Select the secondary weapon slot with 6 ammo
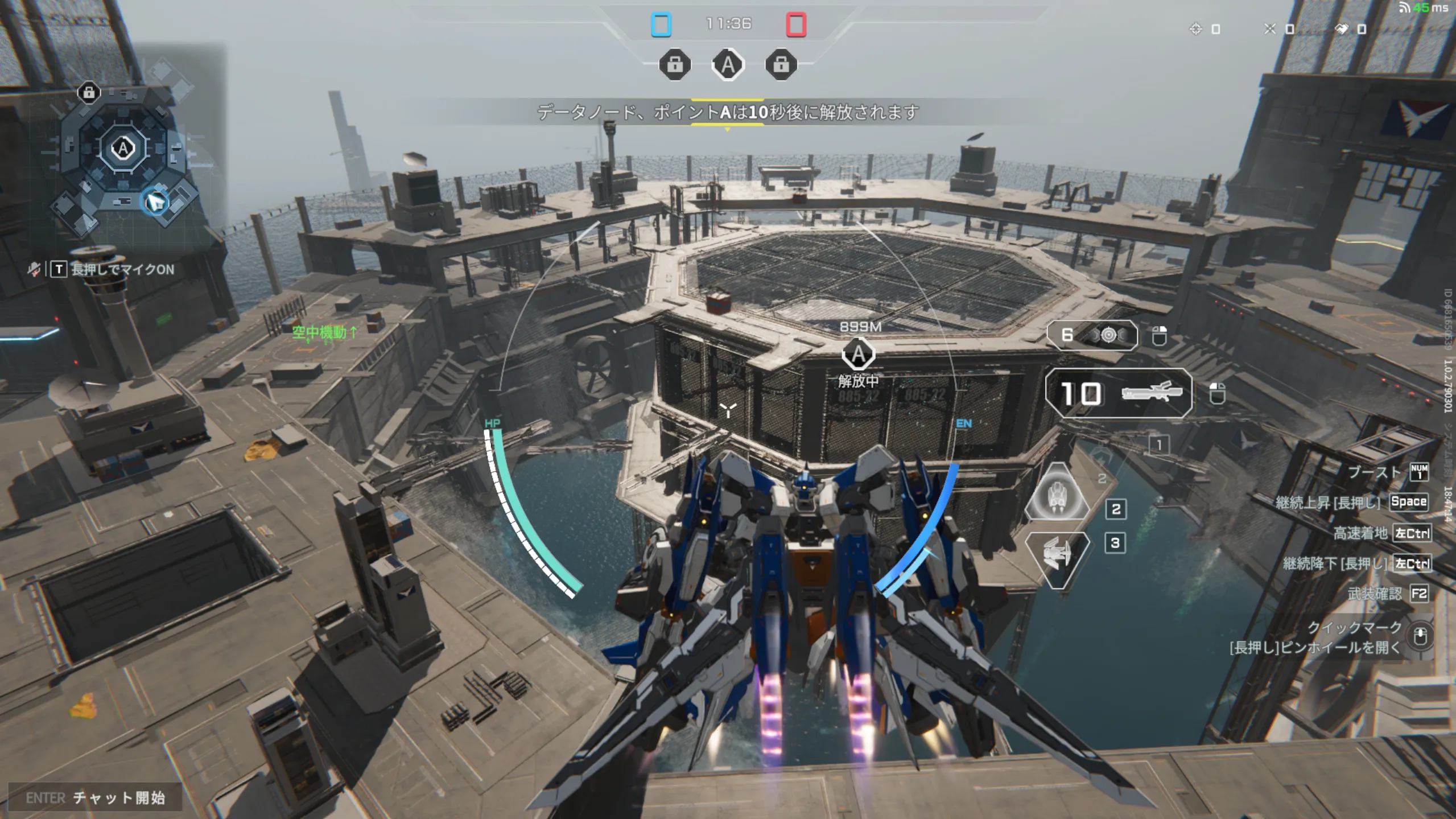The image size is (1456, 819). click(1092, 335)
